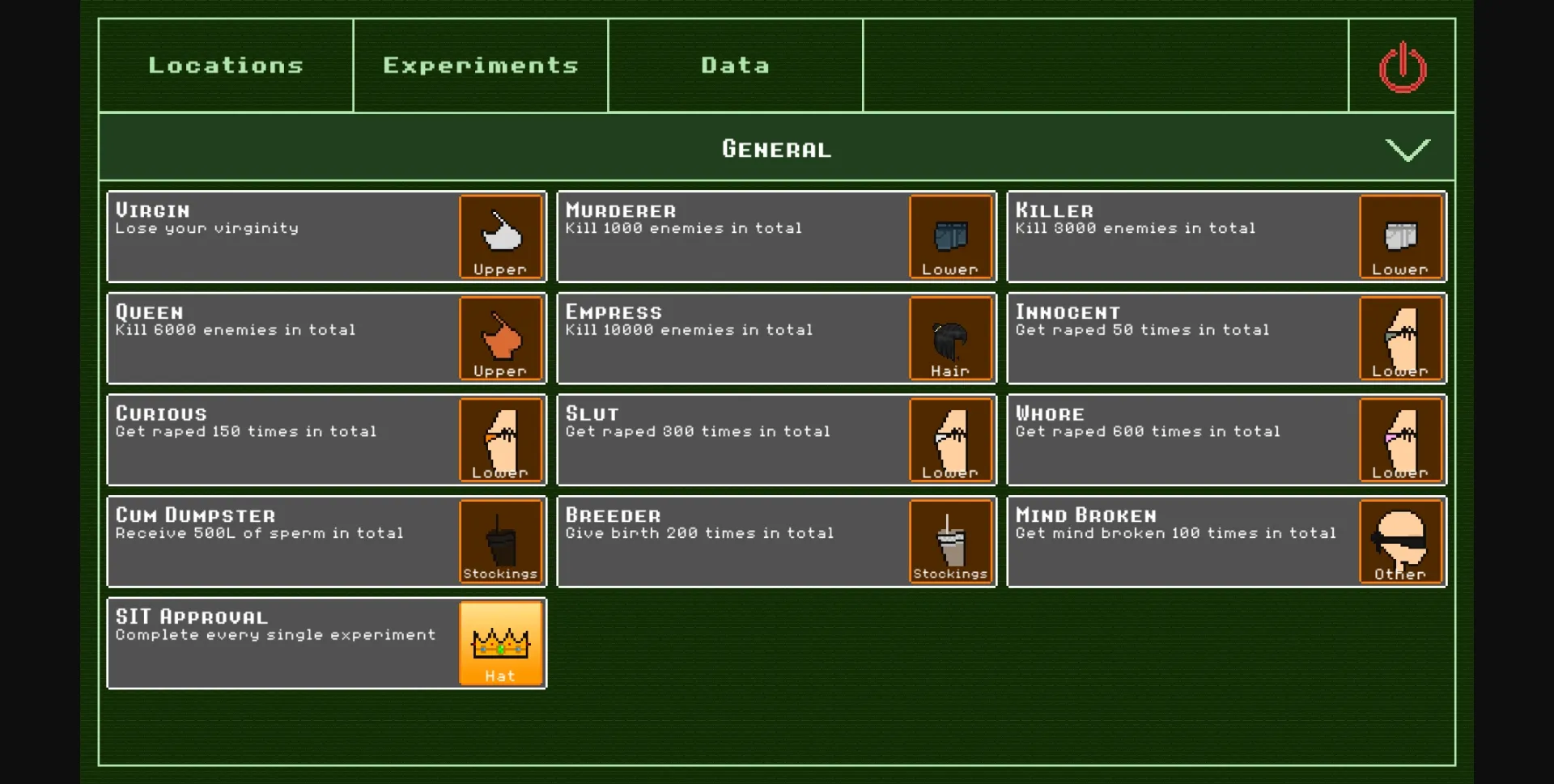The height and width of the screenshot is (784, 1554).
Task: Select the Whore achievement Lower reward icon
Action: 1401,440
